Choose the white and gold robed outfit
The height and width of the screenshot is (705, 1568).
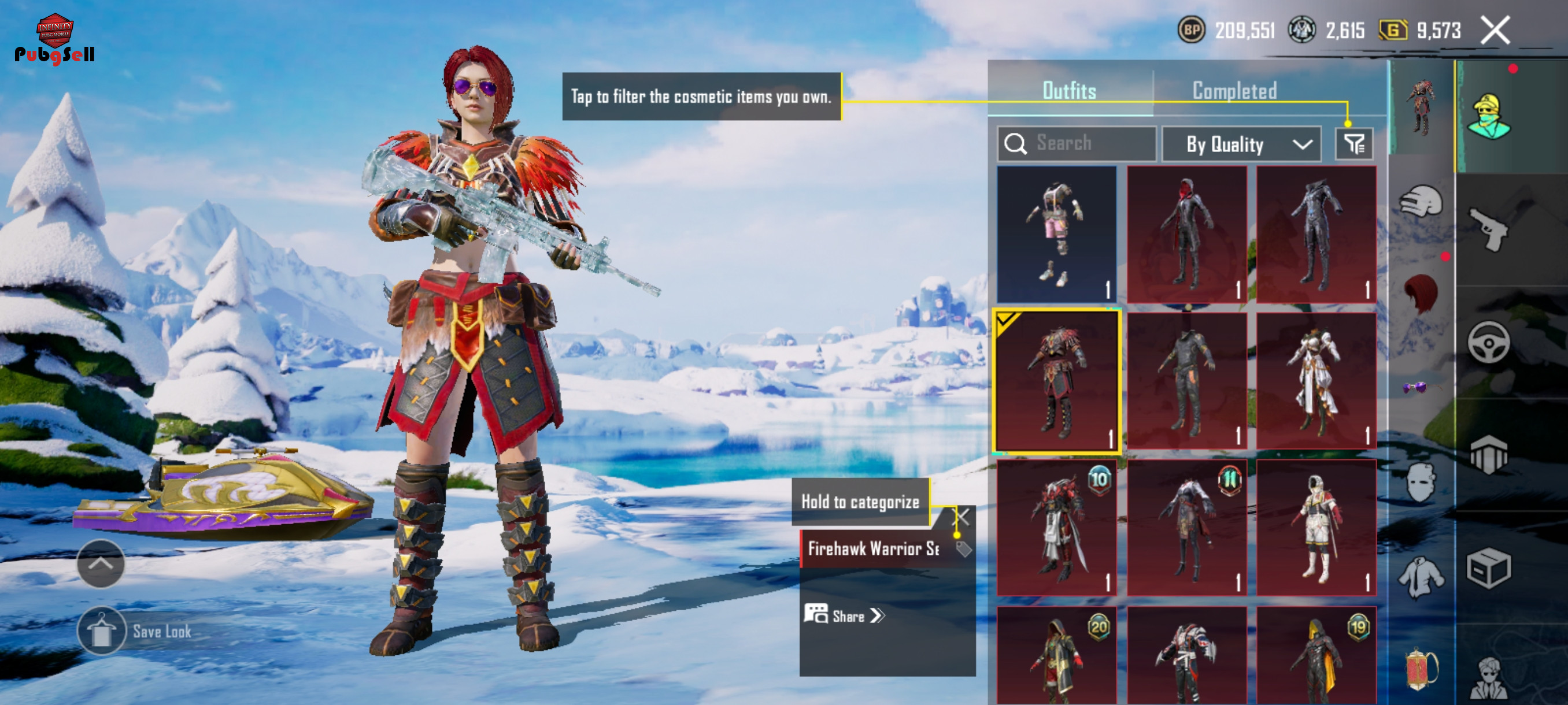coord(1316,381)
